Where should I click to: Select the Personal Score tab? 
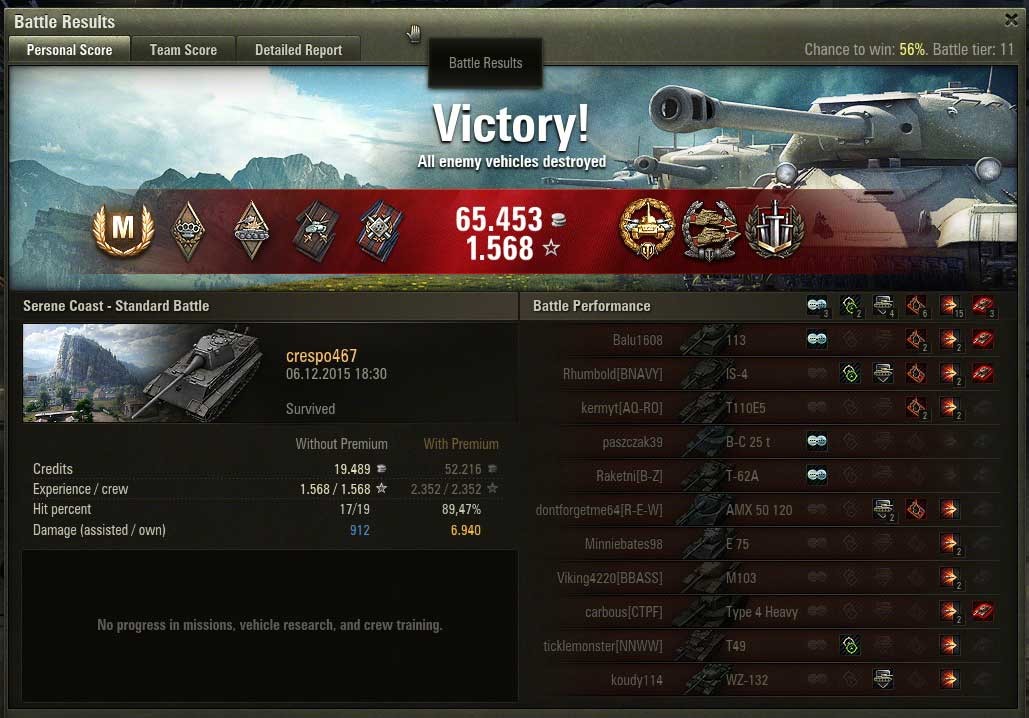click(x=69, y=49)
